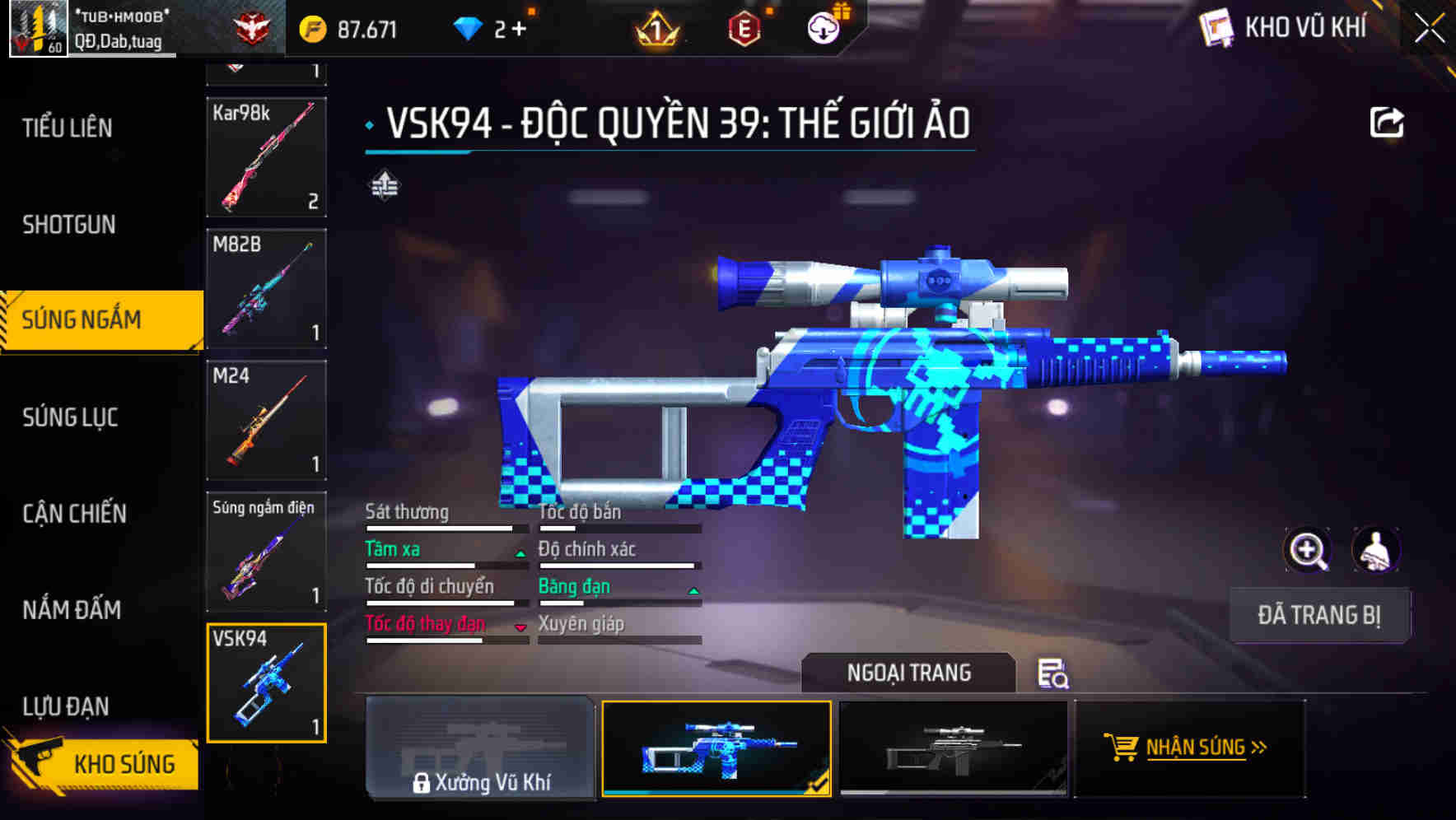1456x820 pixels.
Task: Open the weapon attribute upgrade icon below title
Action: pyautogui.click(x=384, y=186)
